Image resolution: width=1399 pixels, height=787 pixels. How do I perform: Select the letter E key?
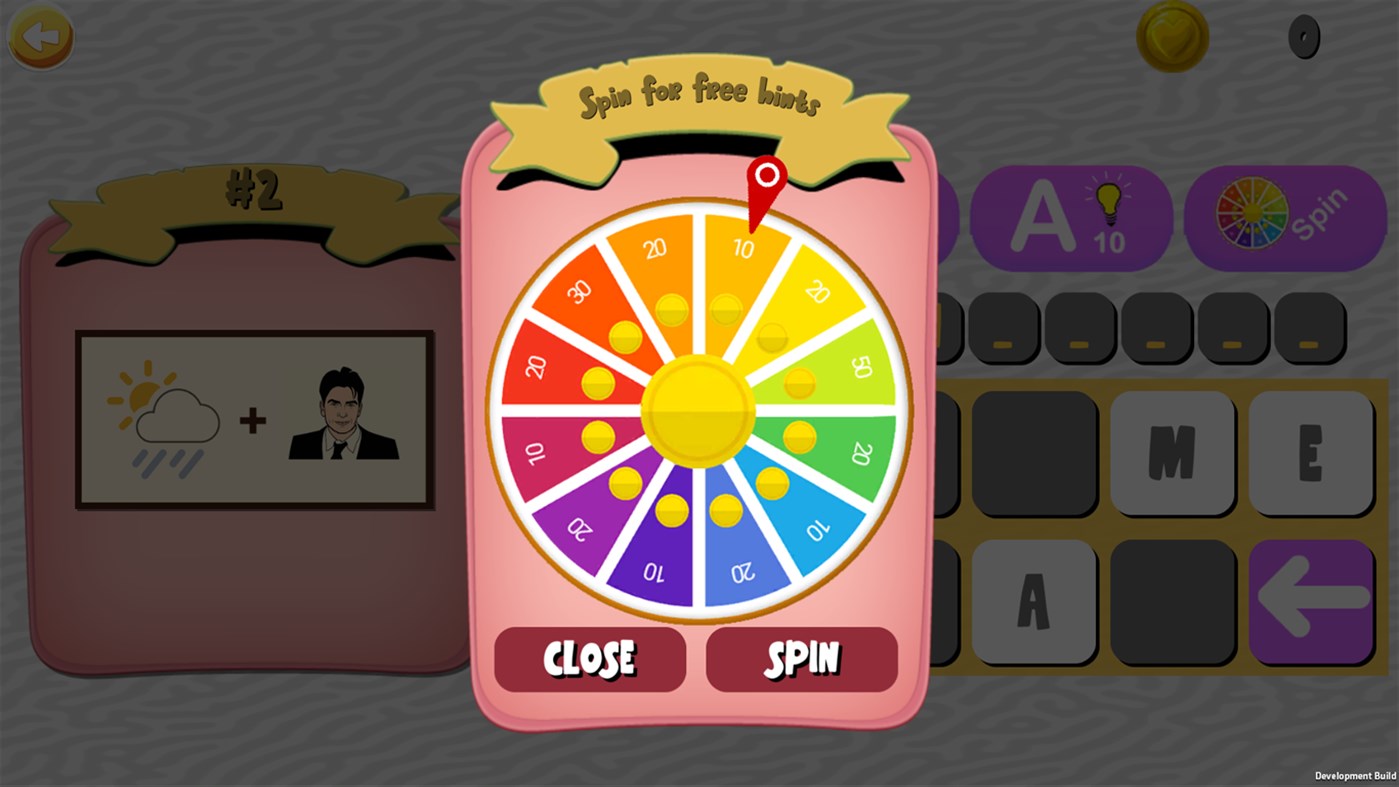(1311, 451)
